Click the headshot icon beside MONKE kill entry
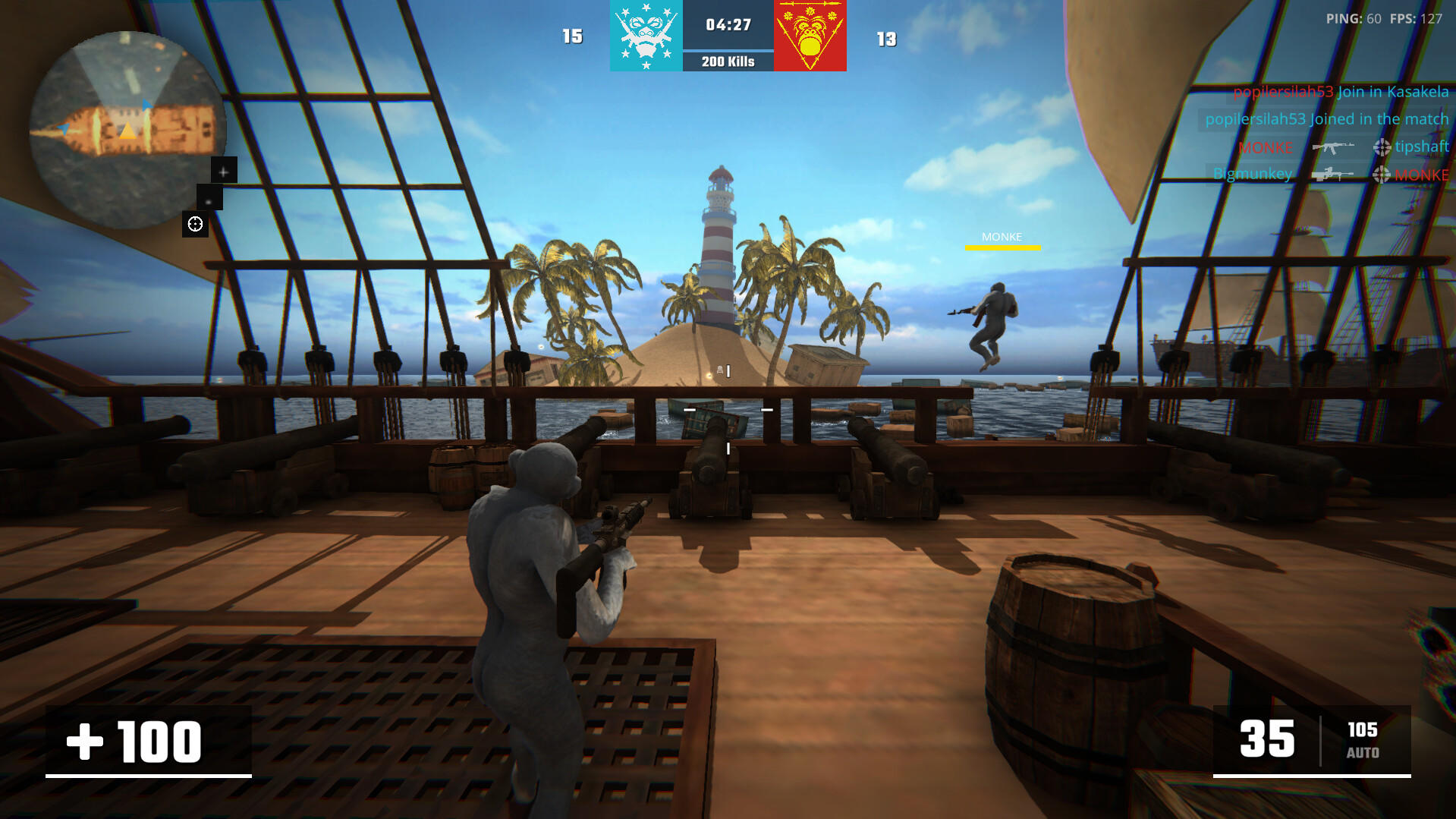 [1380, 175]
